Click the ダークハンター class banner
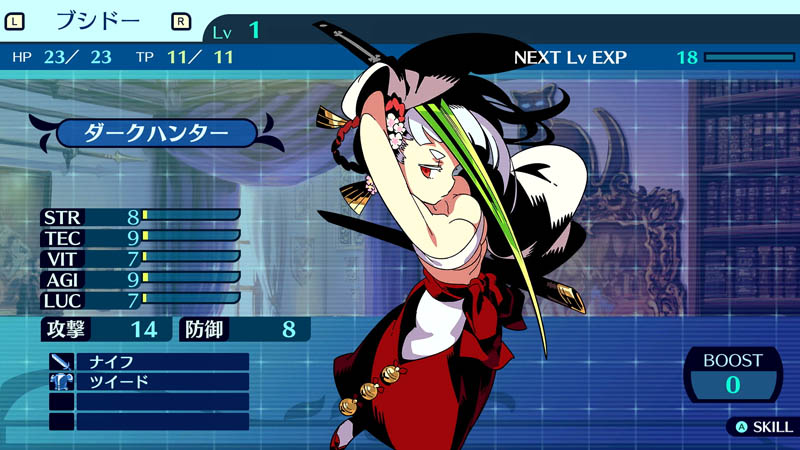This screenshot has height=450, width=800. click(157, 133)
